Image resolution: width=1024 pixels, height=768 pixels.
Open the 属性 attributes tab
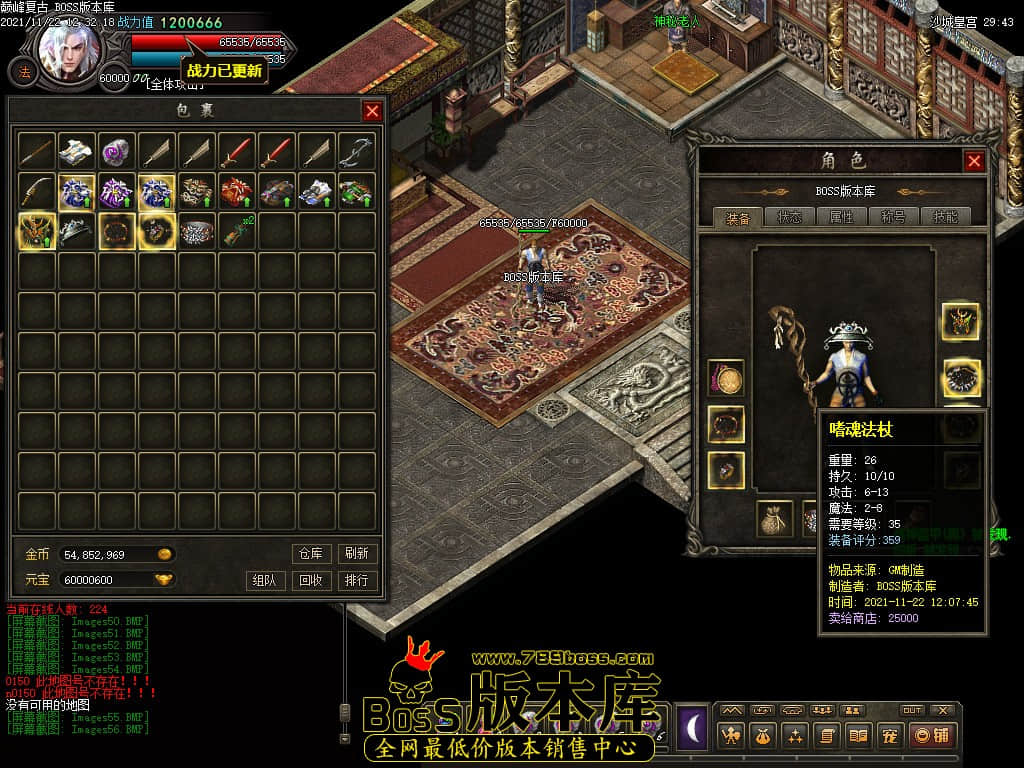[841, 217]
